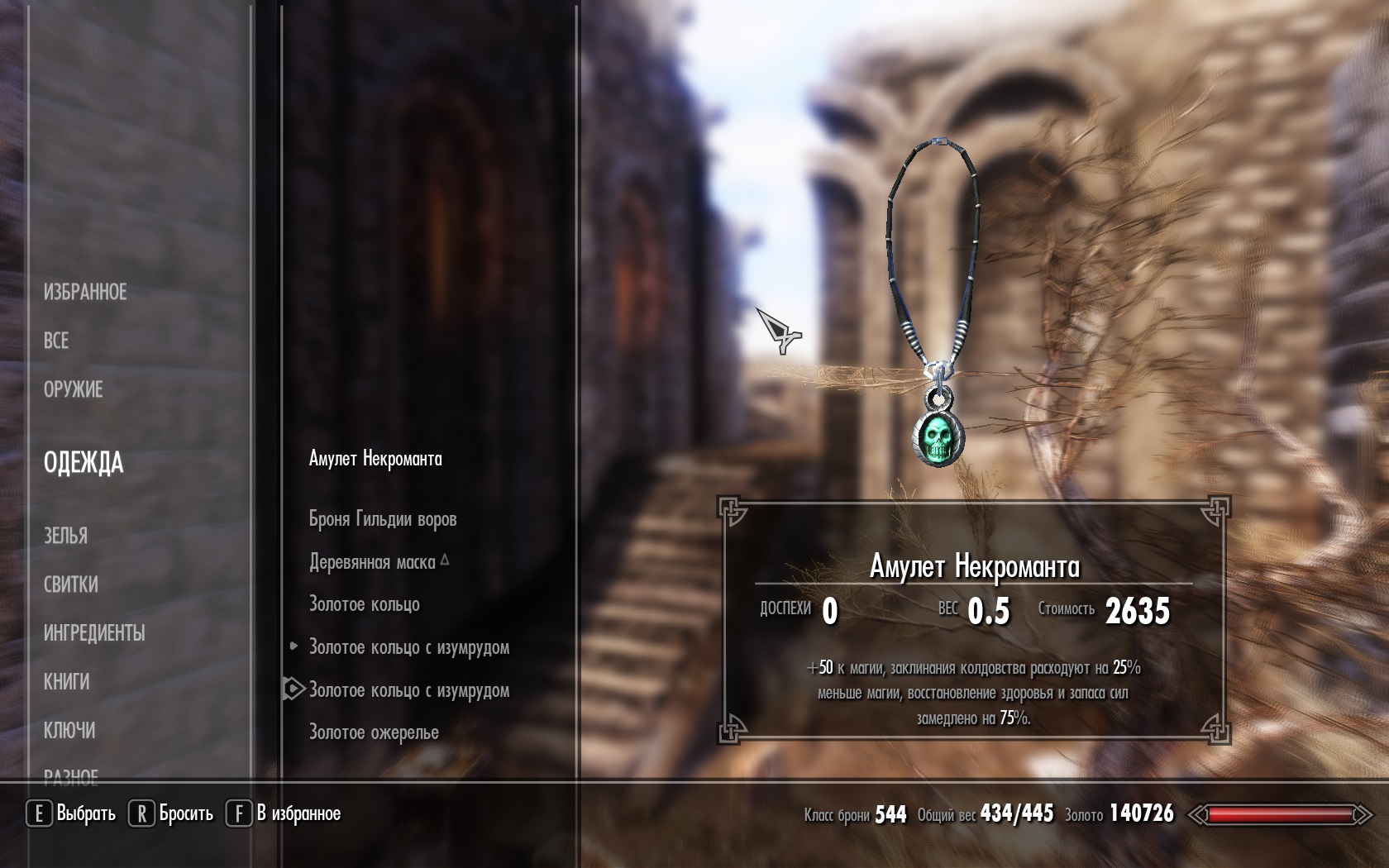The width and height of the screenshot is (1389, 868).
Task: Open the КНИГИ books category
Action: point(66,682)
